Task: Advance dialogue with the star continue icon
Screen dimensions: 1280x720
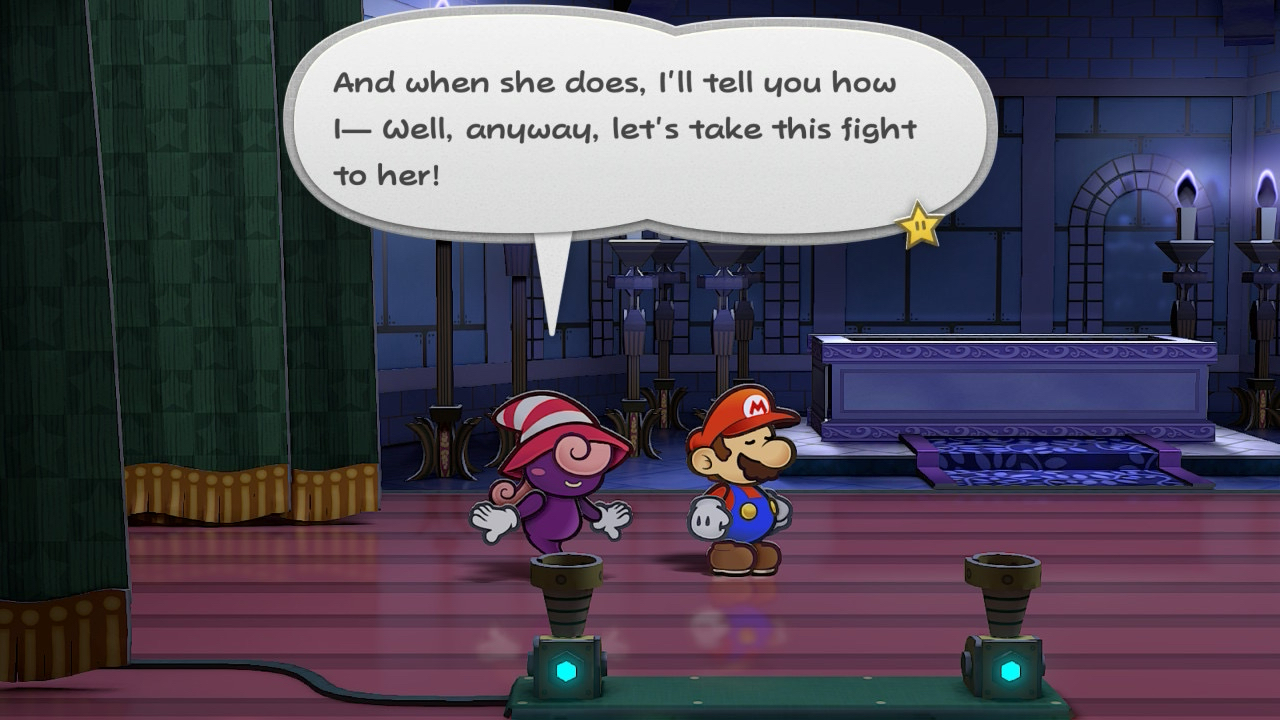Action: coord(920,226)
